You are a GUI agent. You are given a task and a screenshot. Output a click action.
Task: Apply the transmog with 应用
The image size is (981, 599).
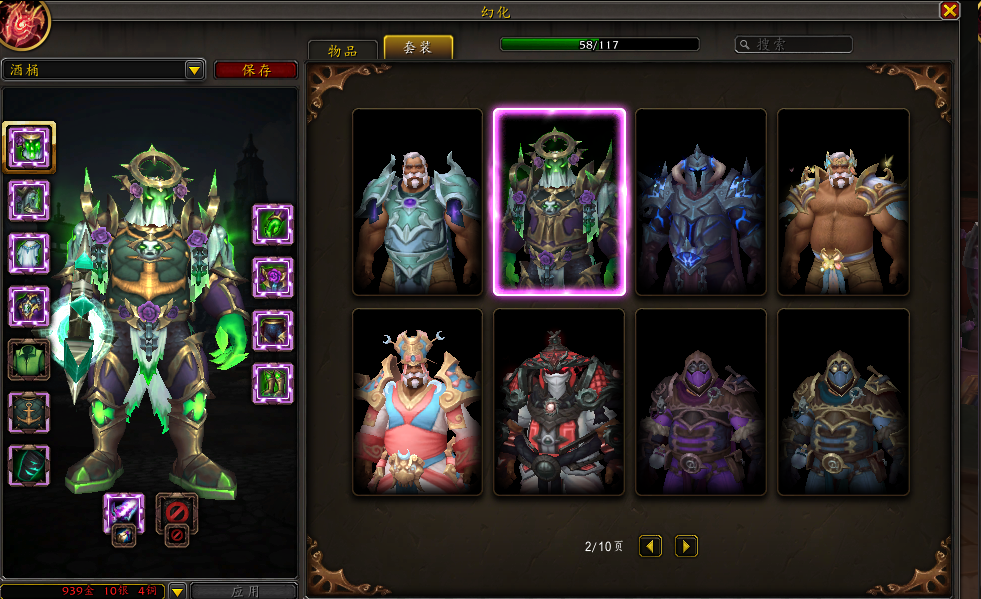[244, 591]
